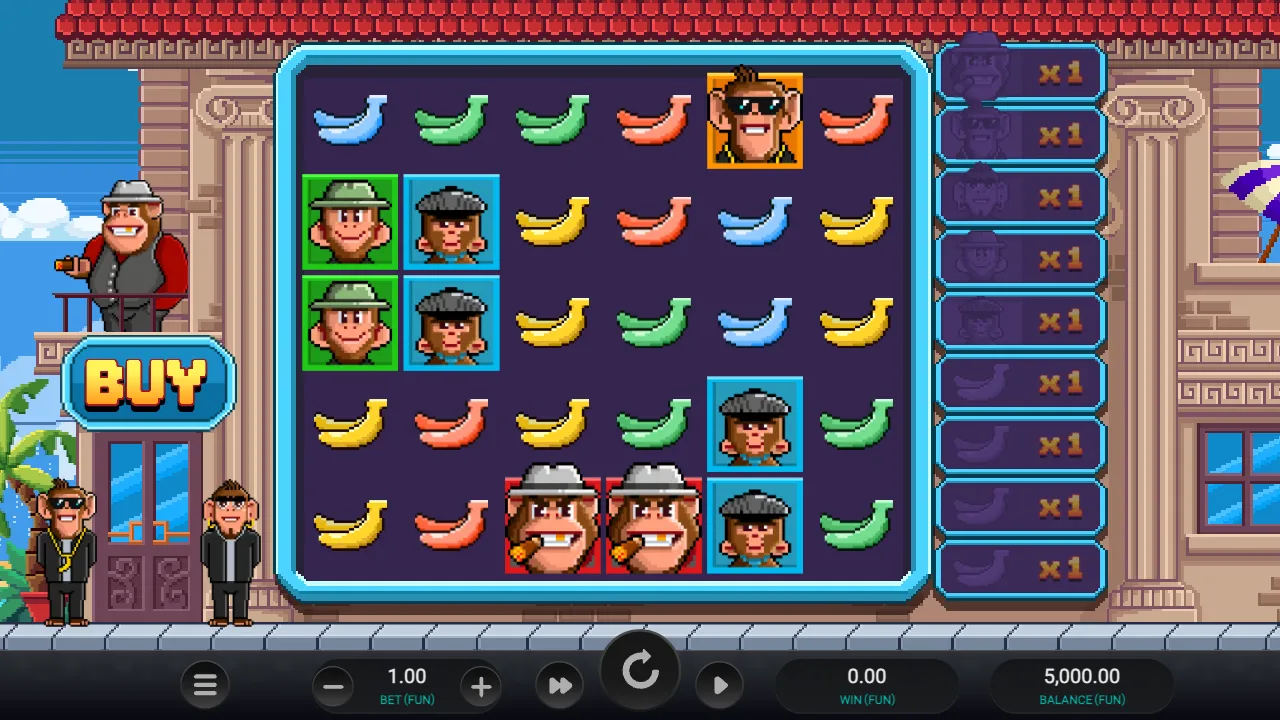Click the BALANCE (FUN) display
Screen dimensions: 1280x720
pyautogui.click(x=1083, y=685)
